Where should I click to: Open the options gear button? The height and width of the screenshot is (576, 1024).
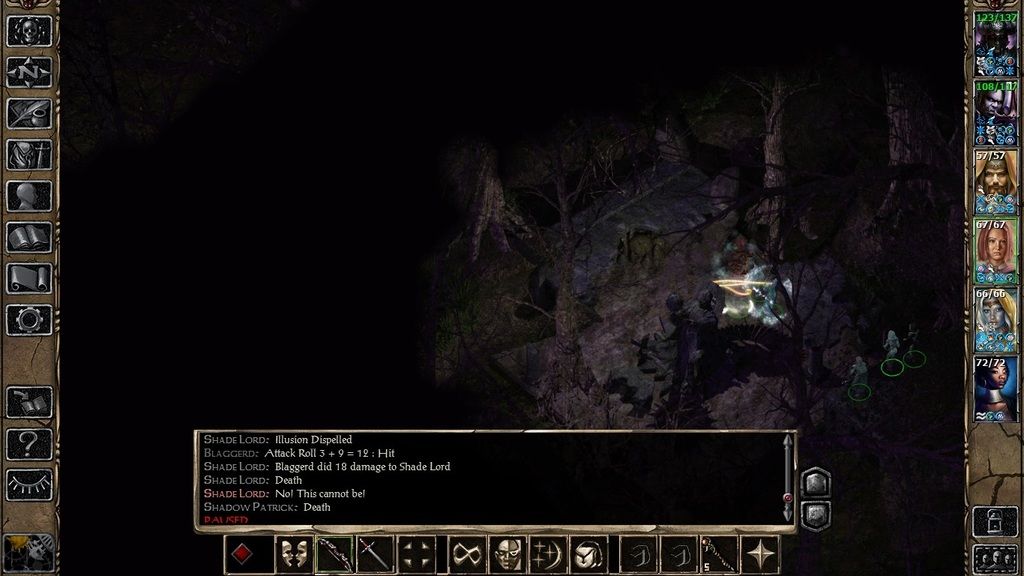tap(29, 320)
